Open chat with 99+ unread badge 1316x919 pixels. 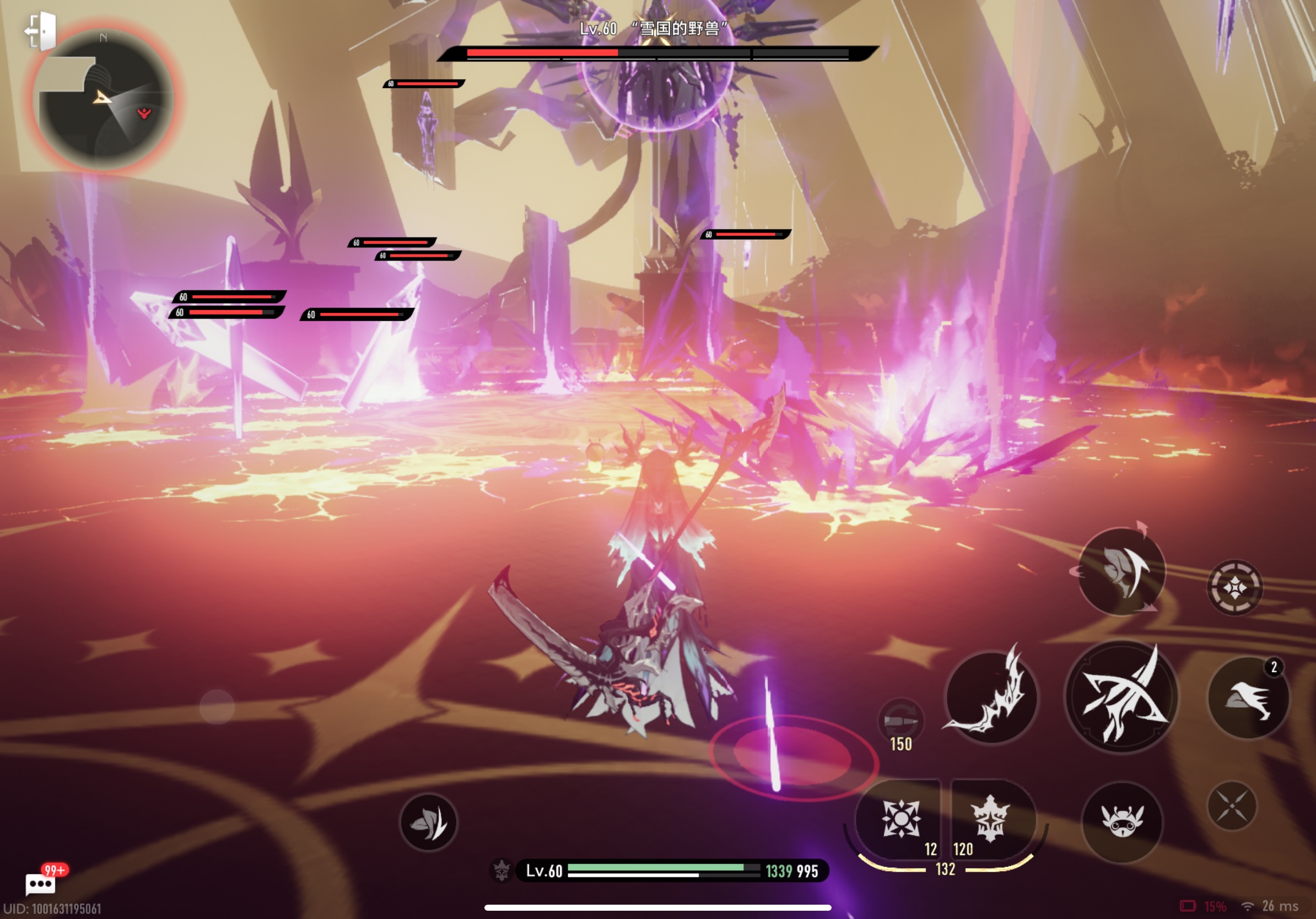(x=41, y=884)
